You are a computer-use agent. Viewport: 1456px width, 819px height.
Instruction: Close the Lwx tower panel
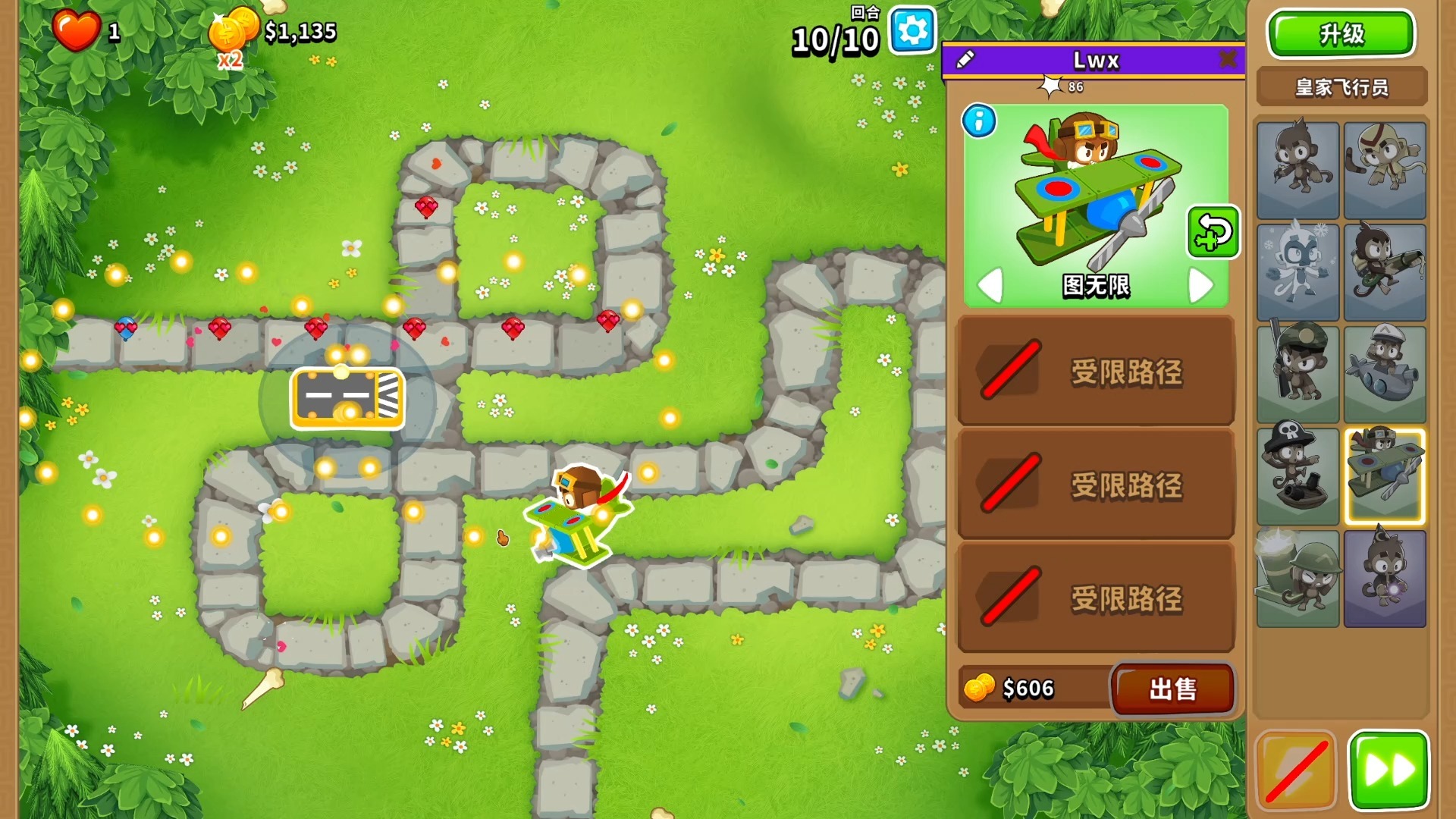click(1228, 59)
